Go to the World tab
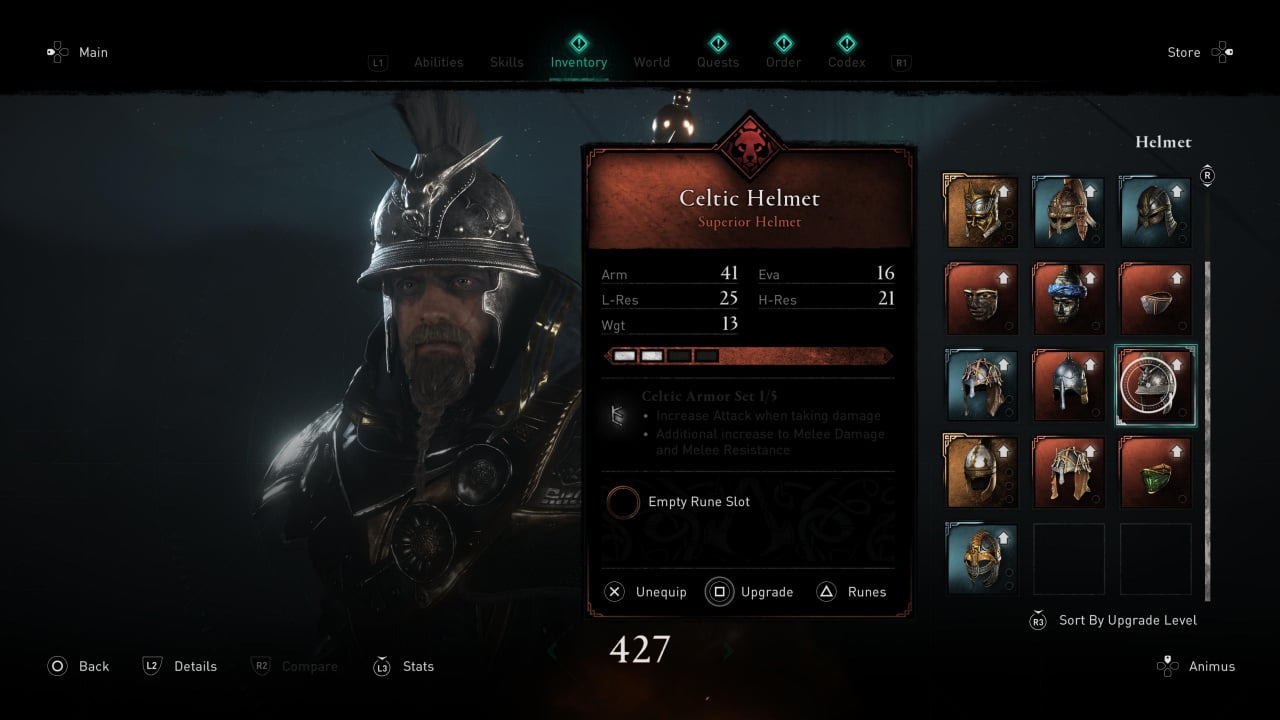The image size is (1280, 720). tap(651, 62)
